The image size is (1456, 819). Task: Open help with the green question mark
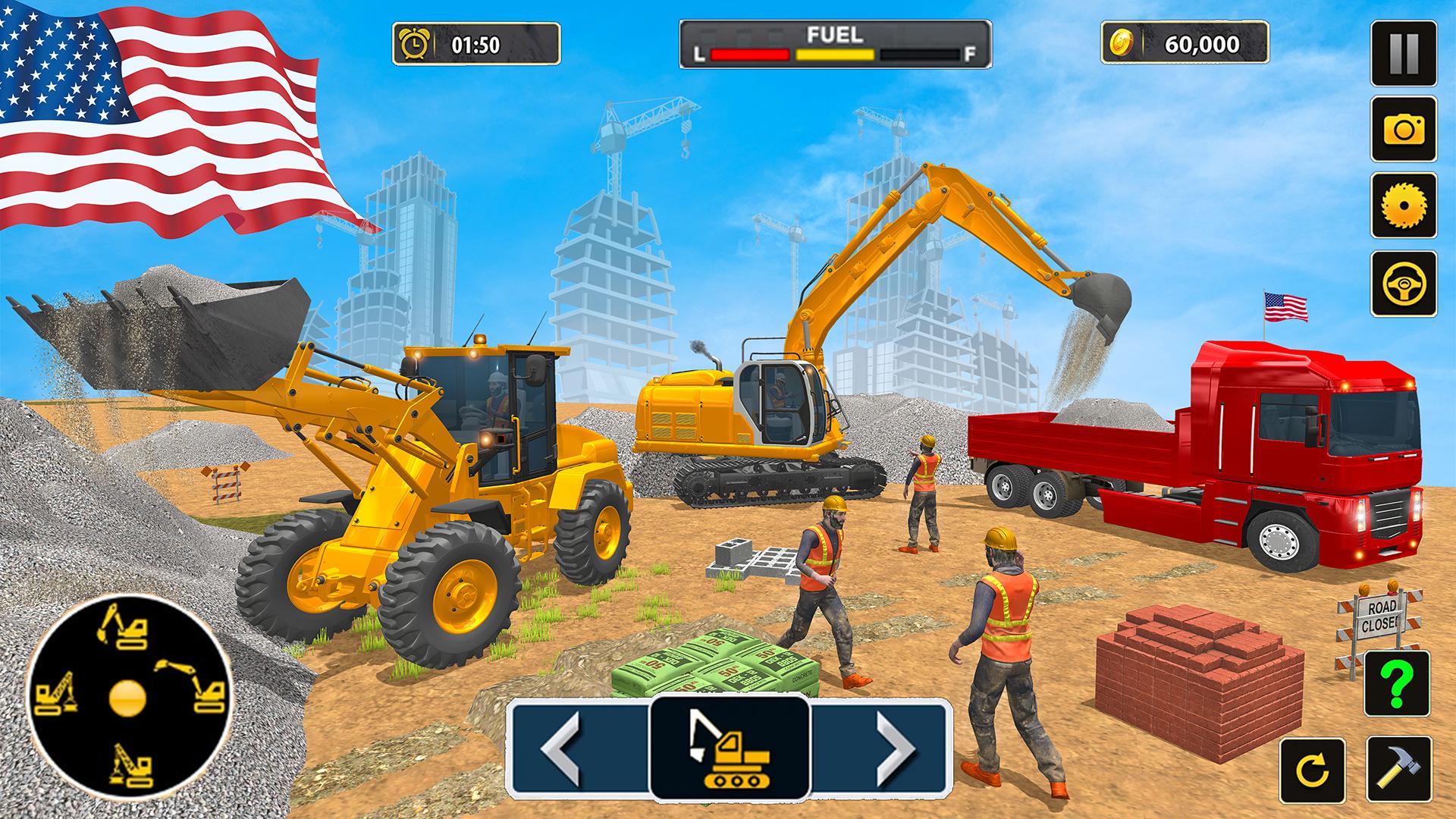pos(1397,684)
